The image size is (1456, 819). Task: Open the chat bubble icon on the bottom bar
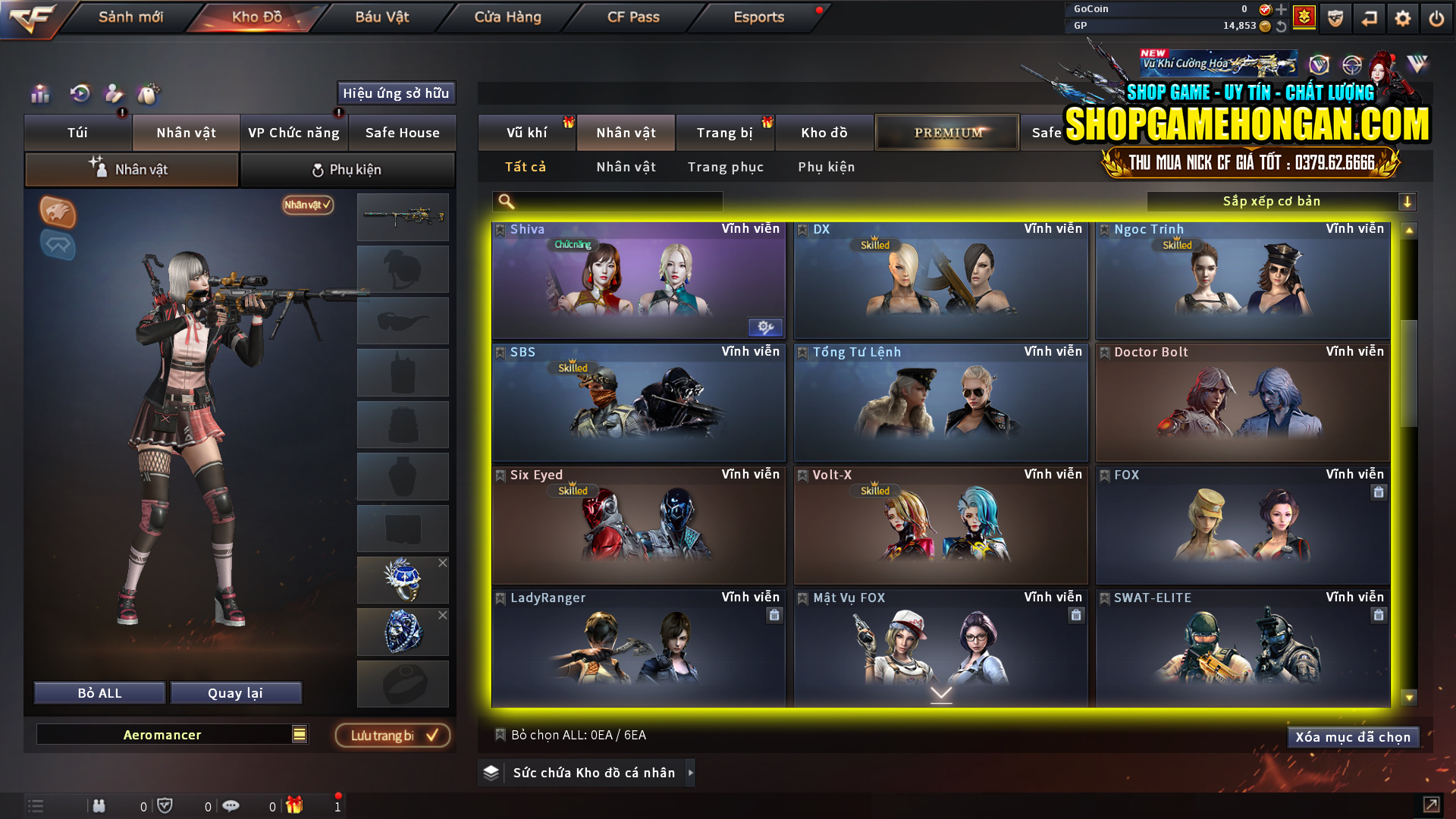231,805
